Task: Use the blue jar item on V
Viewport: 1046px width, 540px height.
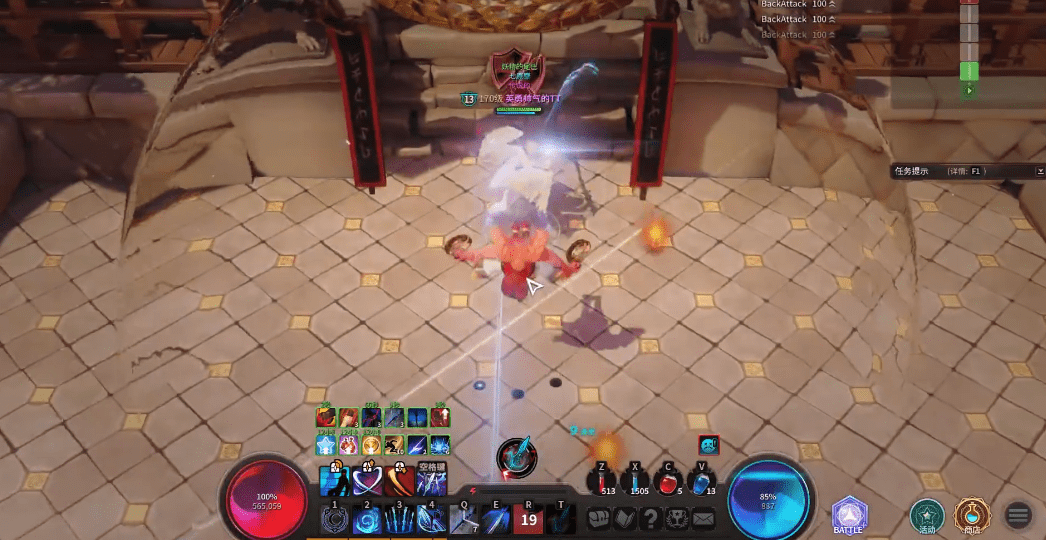Action: tap(701, 482)
